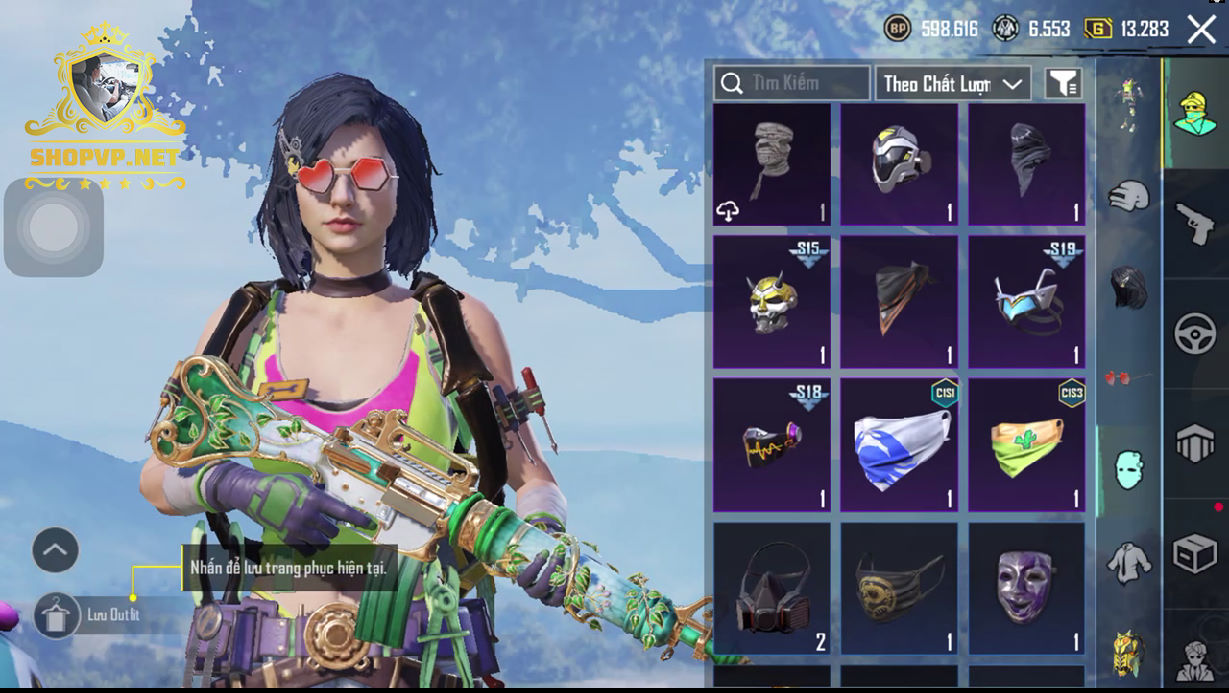
Task: Open the Theo Chất Lượng sort dropdown
Action: point(953,83)
